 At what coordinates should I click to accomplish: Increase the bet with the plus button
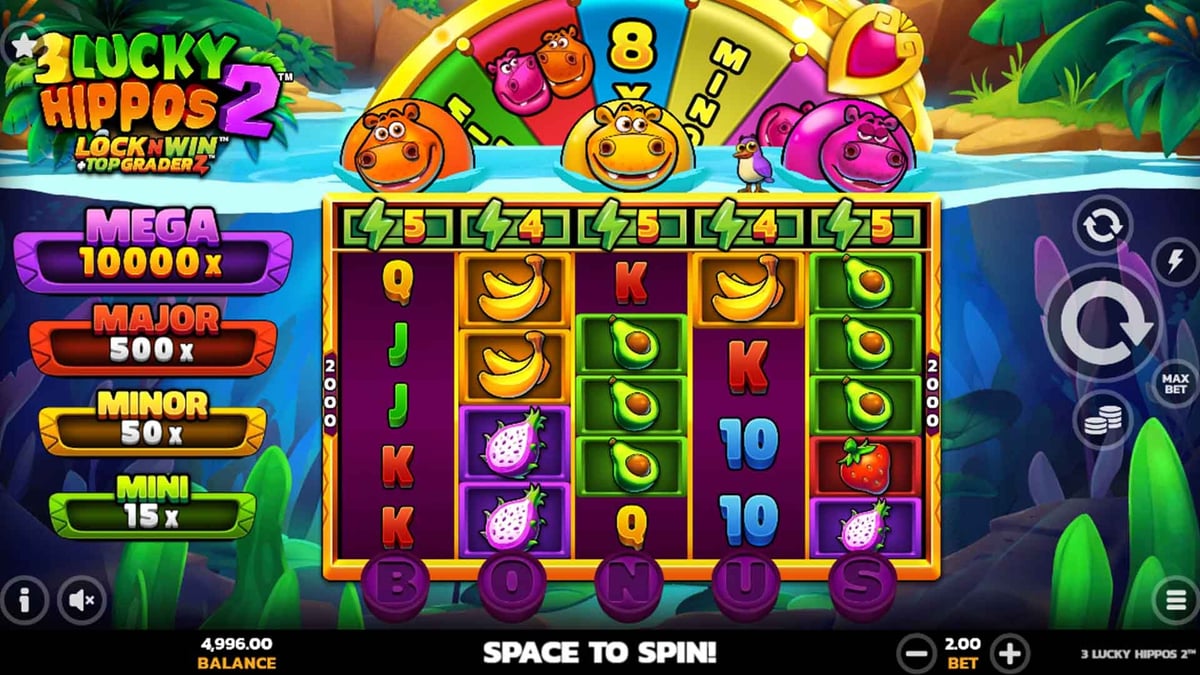tap(1010, 654)
